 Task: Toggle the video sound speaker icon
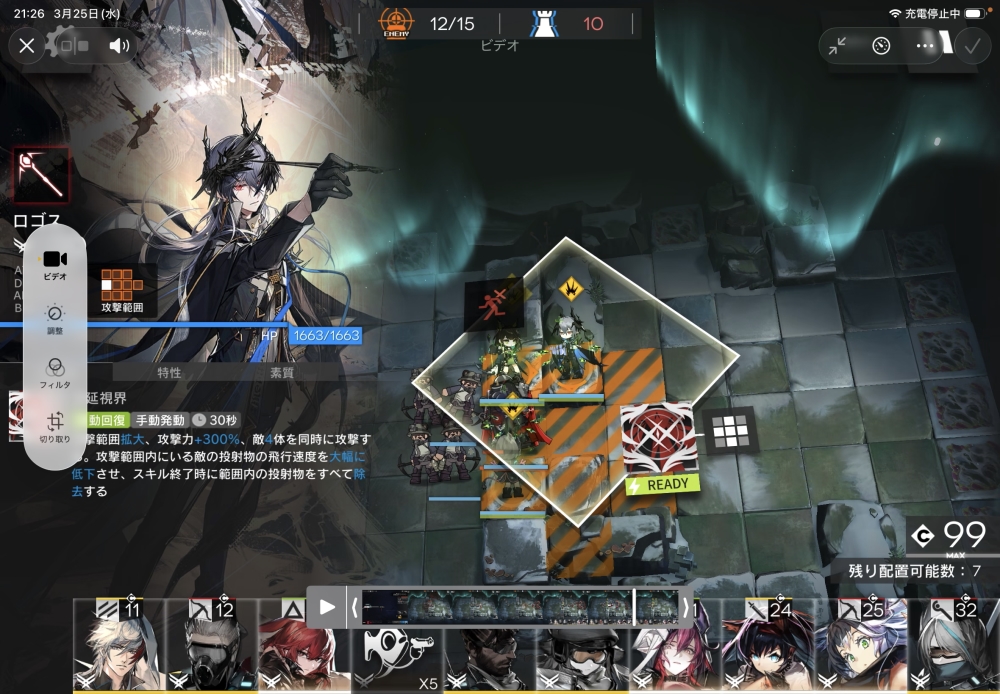[x=120, y=45]
